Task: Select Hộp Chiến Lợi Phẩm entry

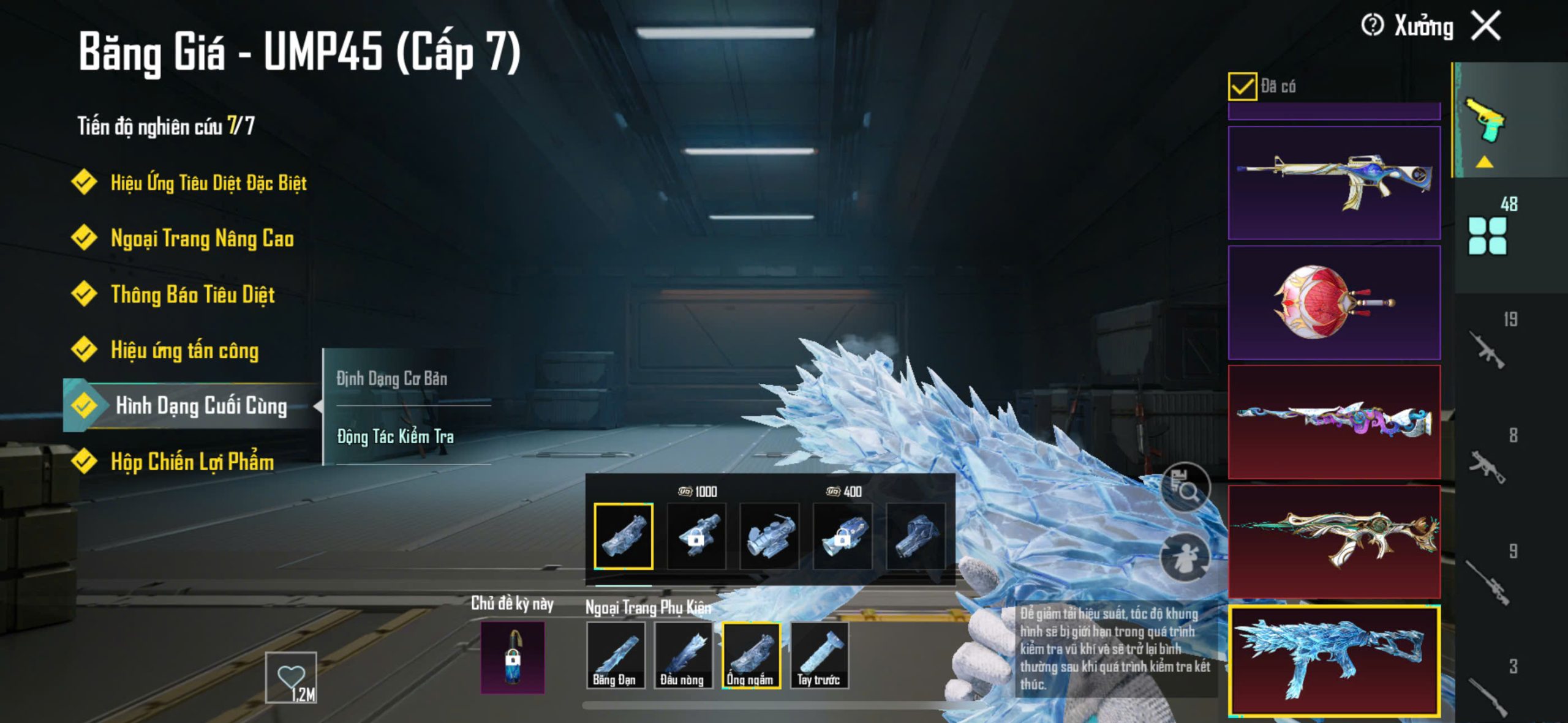Action: click(192, 462)
